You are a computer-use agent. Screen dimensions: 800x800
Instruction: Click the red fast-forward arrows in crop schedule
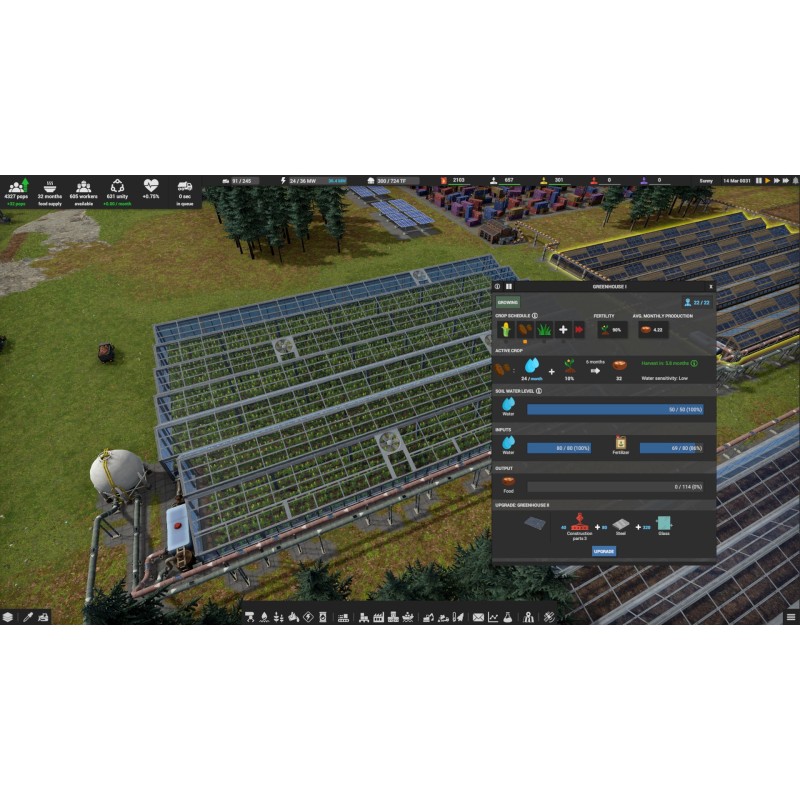[x=578, y=329]
